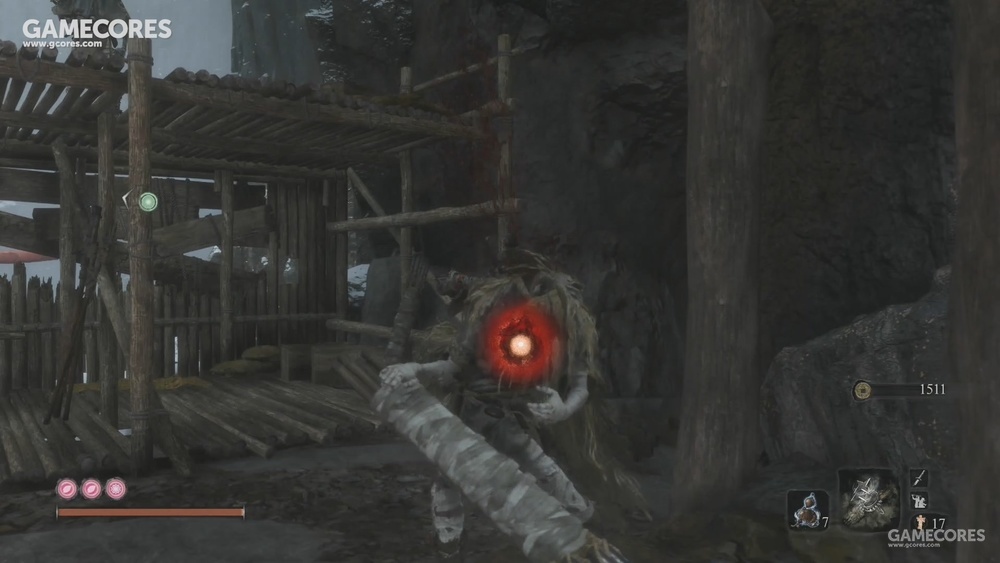Click the green grapple point indicator
The image size is (1000, 563).
click(x=148, y=202)
